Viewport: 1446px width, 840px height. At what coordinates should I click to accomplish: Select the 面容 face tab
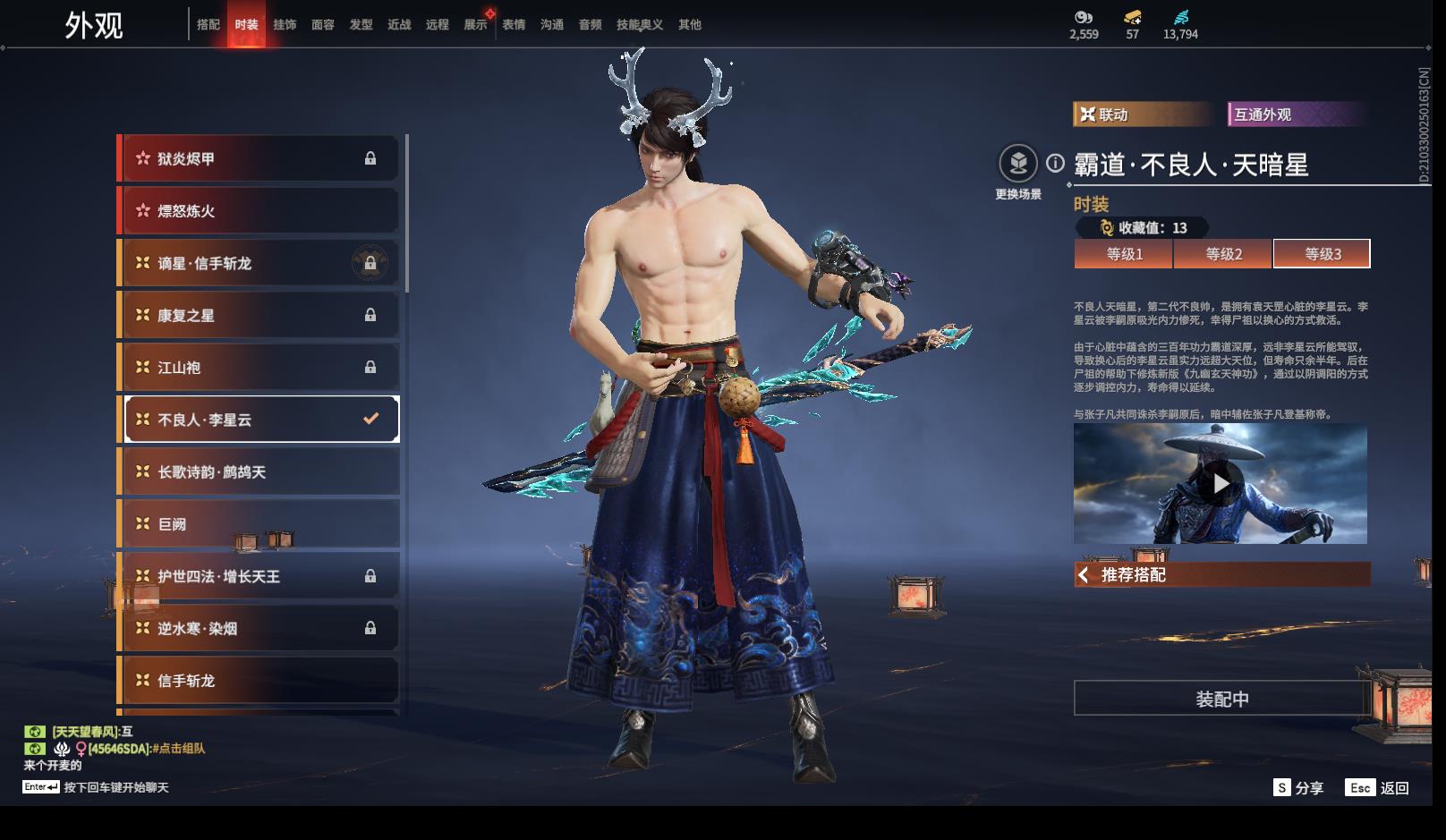pos(323,25)
